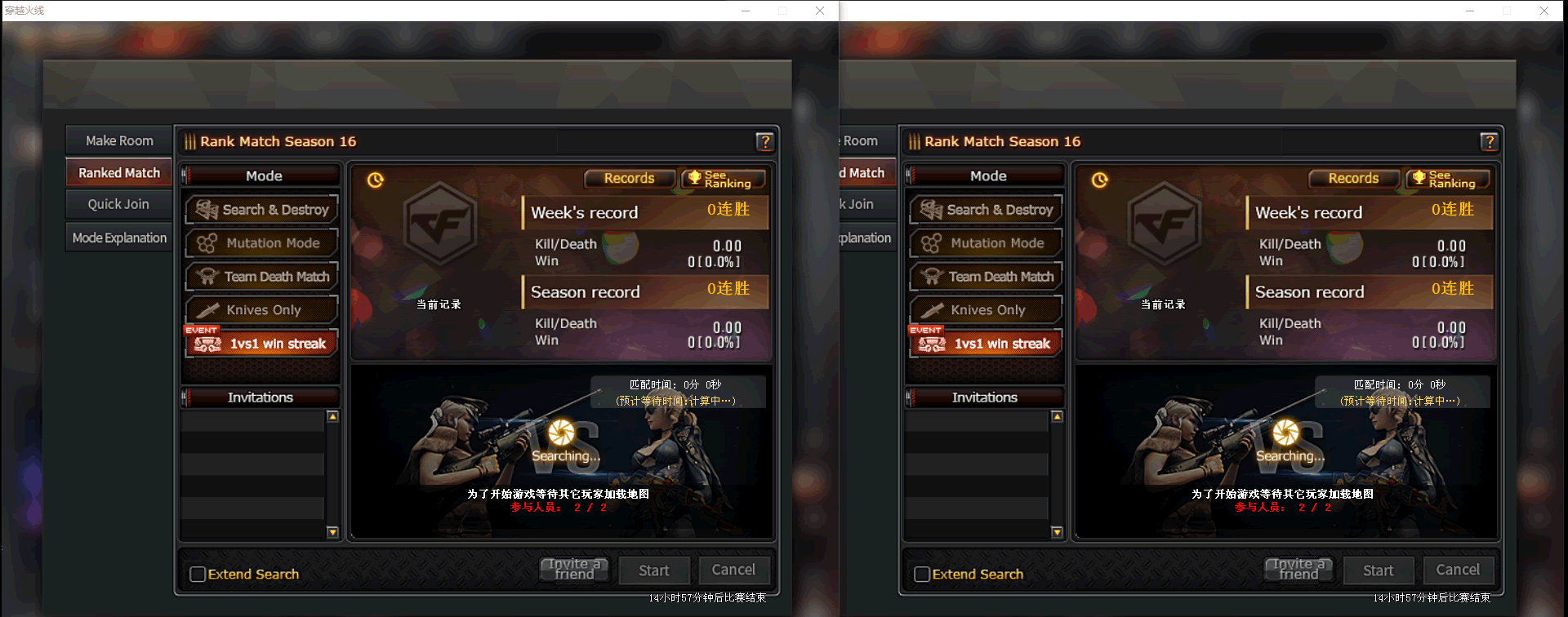Image resolution: width=1568 pixels, height=617 pixels.
Task: Open the fully visible Quick Join entry
Action: tap(119, 204)
